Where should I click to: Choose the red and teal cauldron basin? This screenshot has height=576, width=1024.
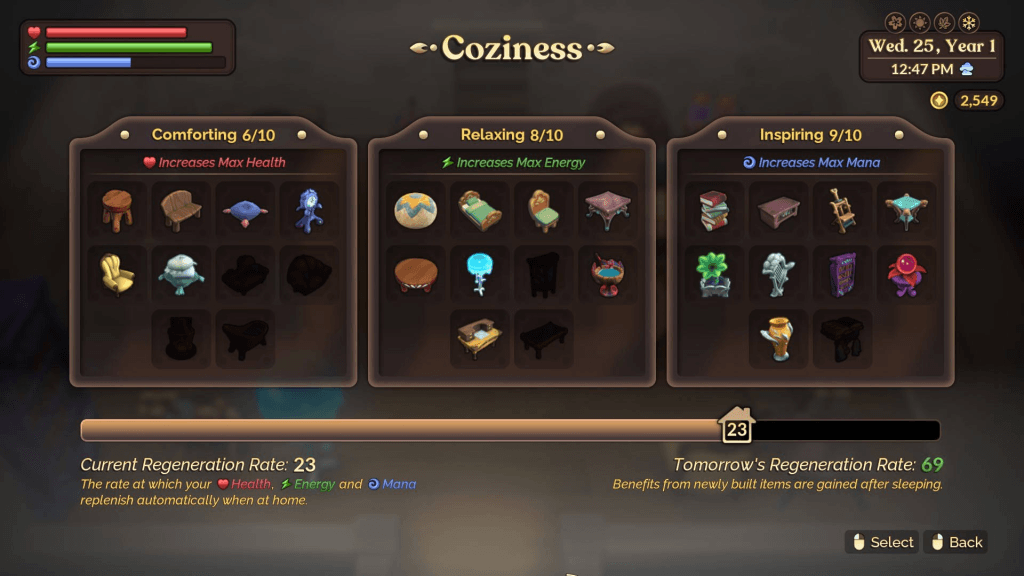(x=608, y=274)
